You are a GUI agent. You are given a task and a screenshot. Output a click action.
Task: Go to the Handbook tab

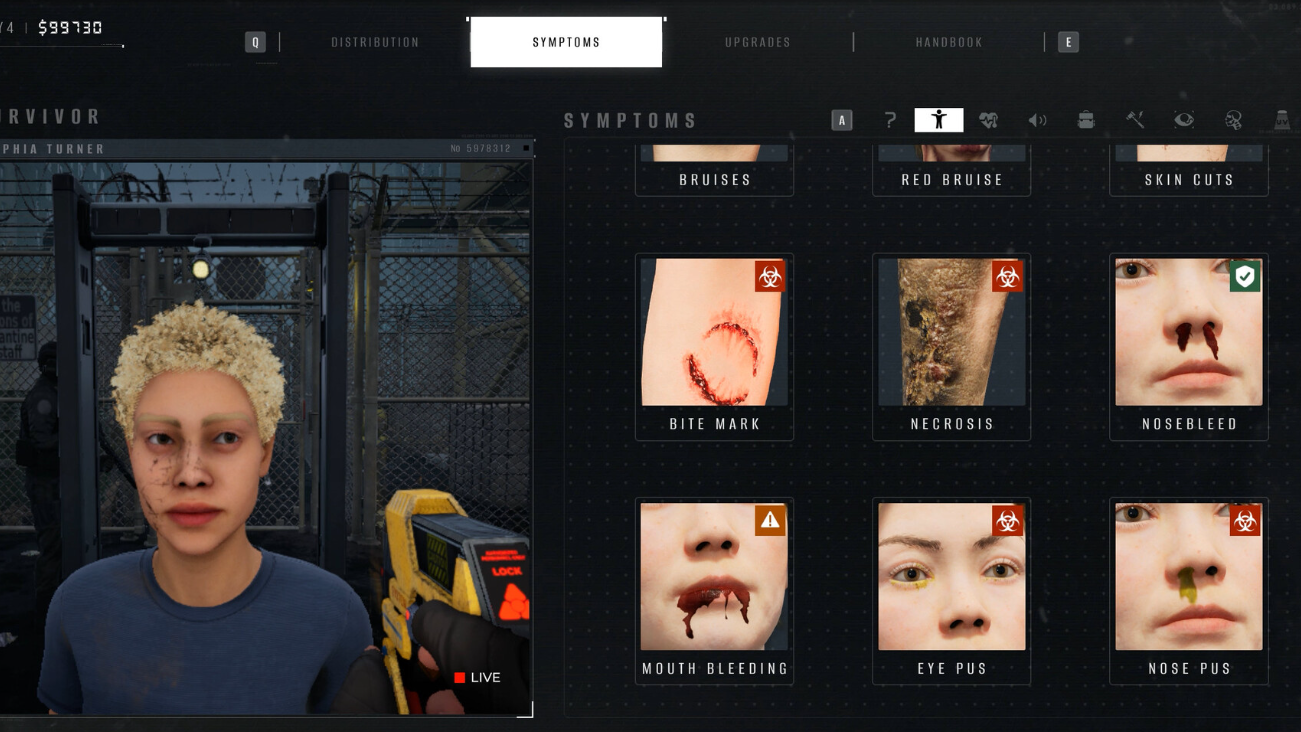coord(949,42)
